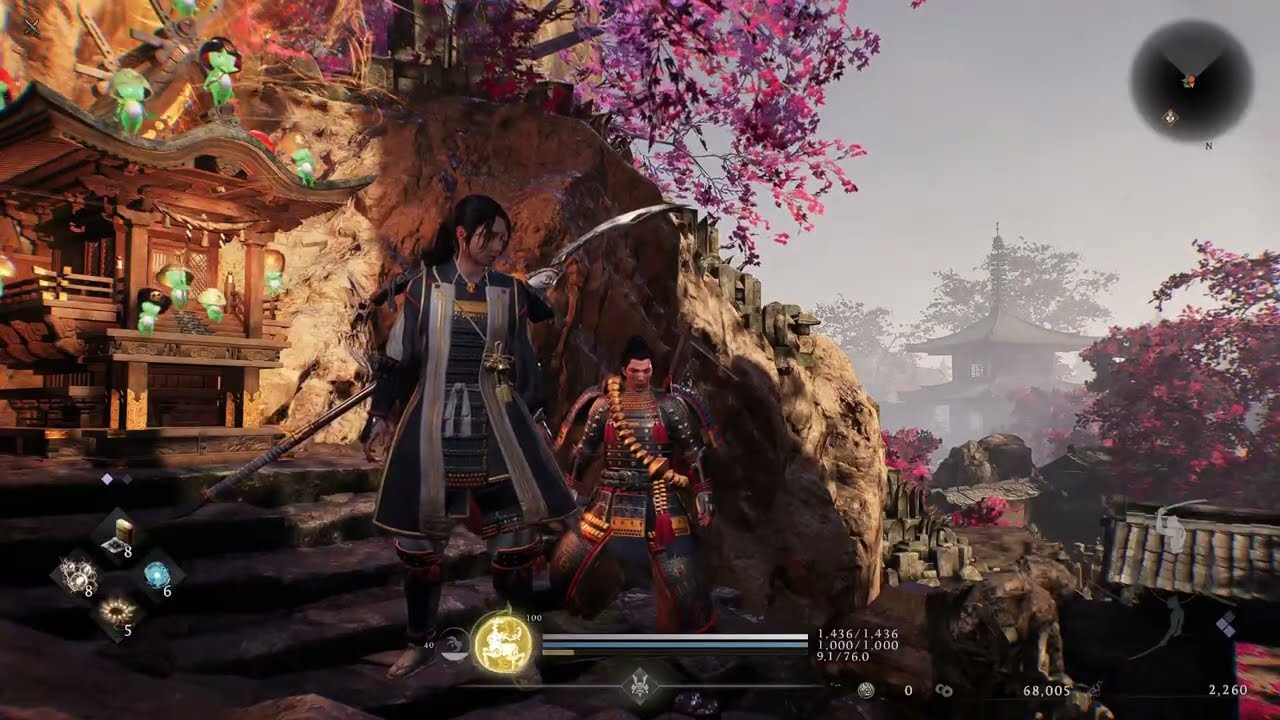The width and height of the screenshot is (1280, 720).
Task: Use the glowing blue orb shortcut item
Action: tap(157, 574)
